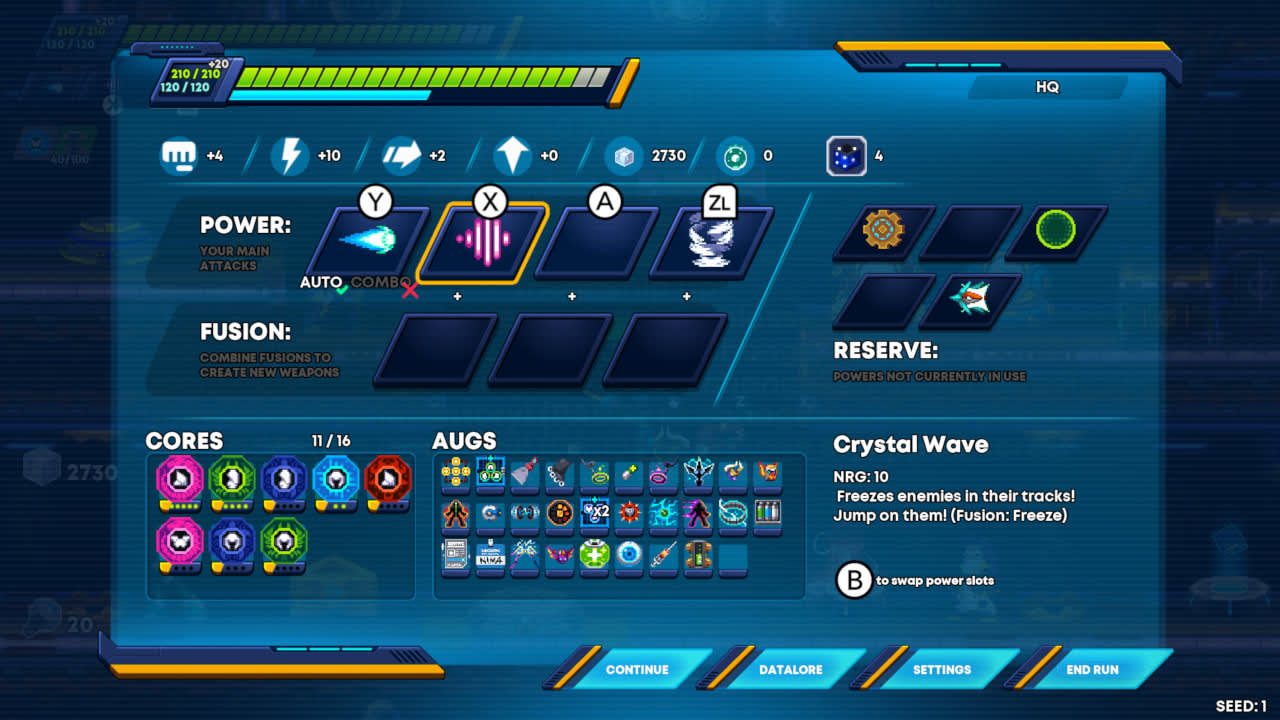The width and height of the screenshot is (1280, 720).
Task: Select the lightning stat icon showing +10
Action: tap(289, 155)
